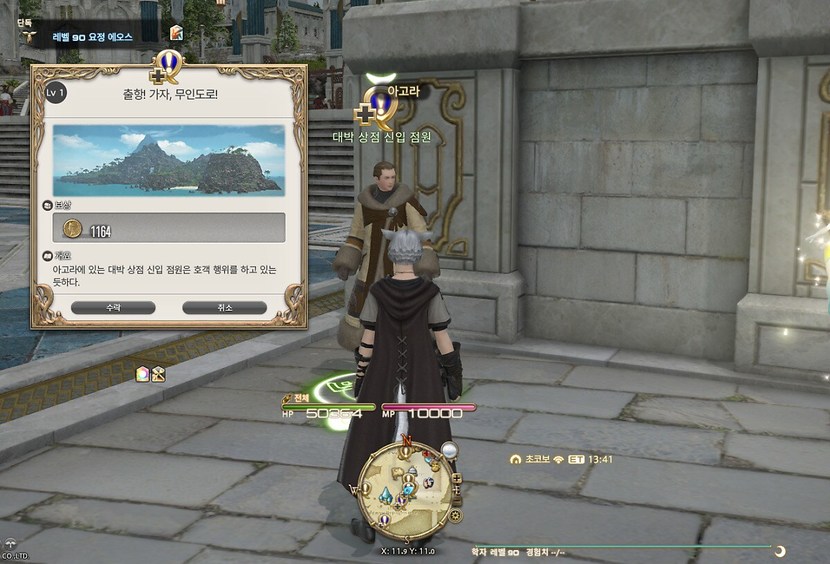Viewport: 830px width, 564px height.
Task: Click the house icon below the quest window
Action: (x=142, y=374)
